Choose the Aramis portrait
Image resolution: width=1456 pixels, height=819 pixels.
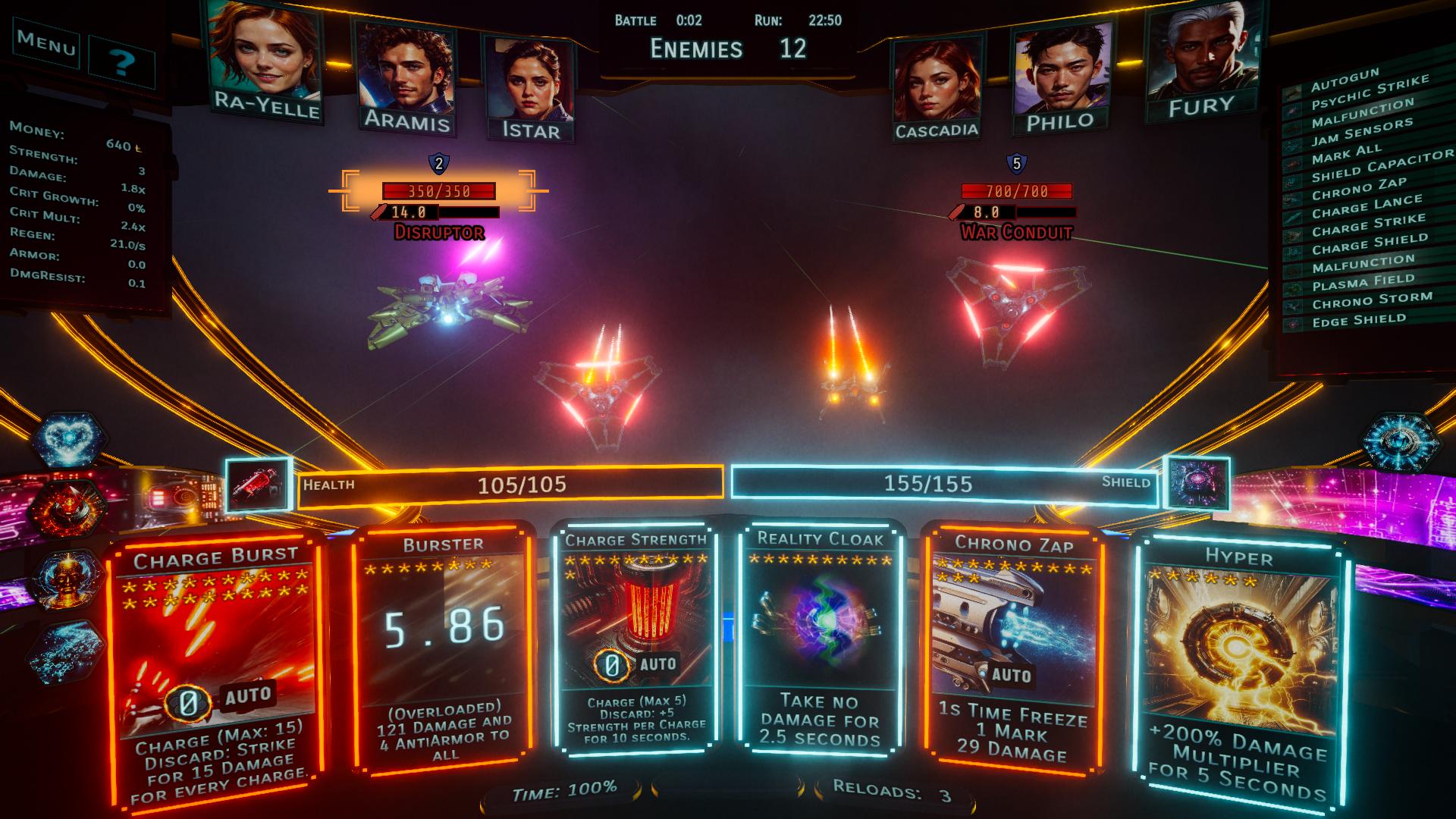(x=406, y=76)
